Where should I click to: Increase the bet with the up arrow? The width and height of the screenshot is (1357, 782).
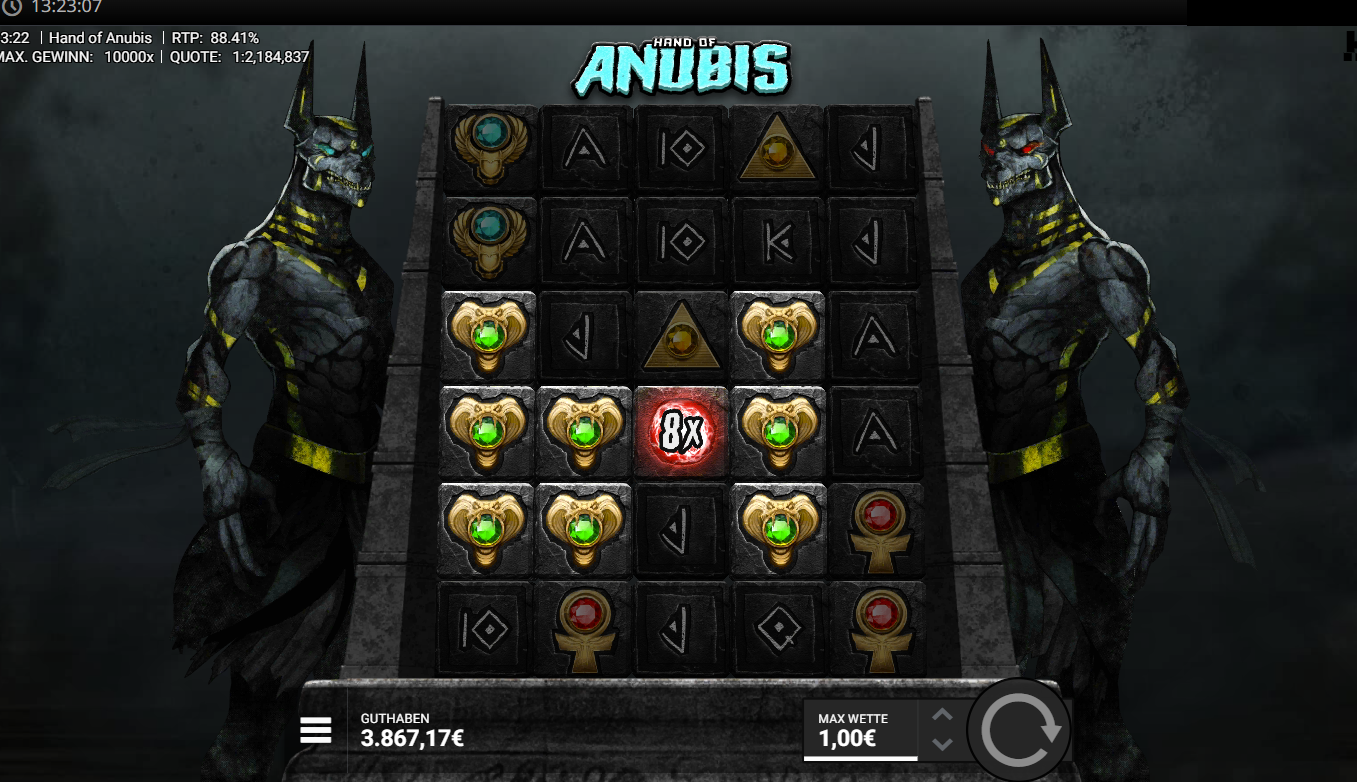point(941,716)
